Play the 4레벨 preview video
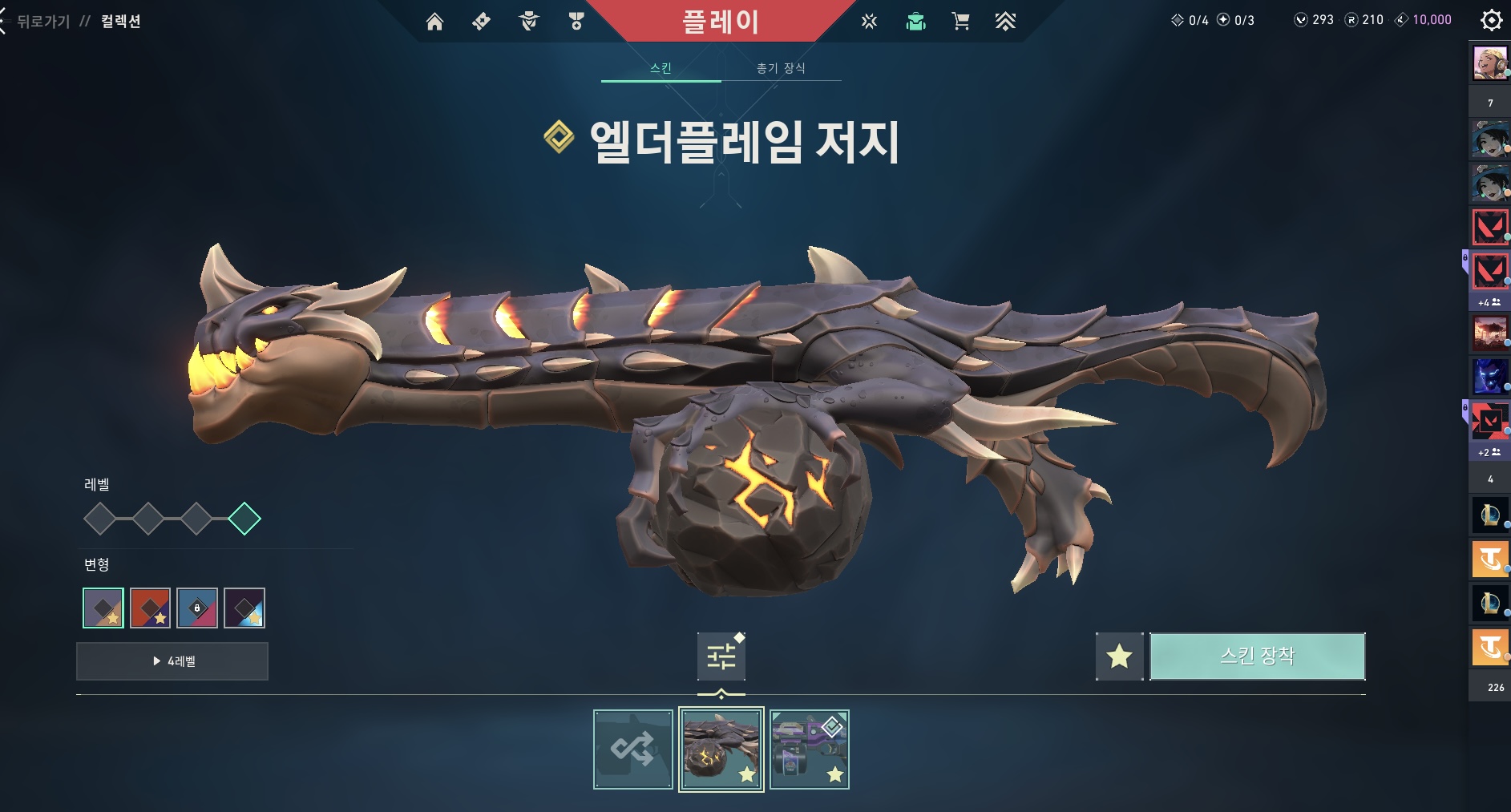 click(x=172, y=661)
